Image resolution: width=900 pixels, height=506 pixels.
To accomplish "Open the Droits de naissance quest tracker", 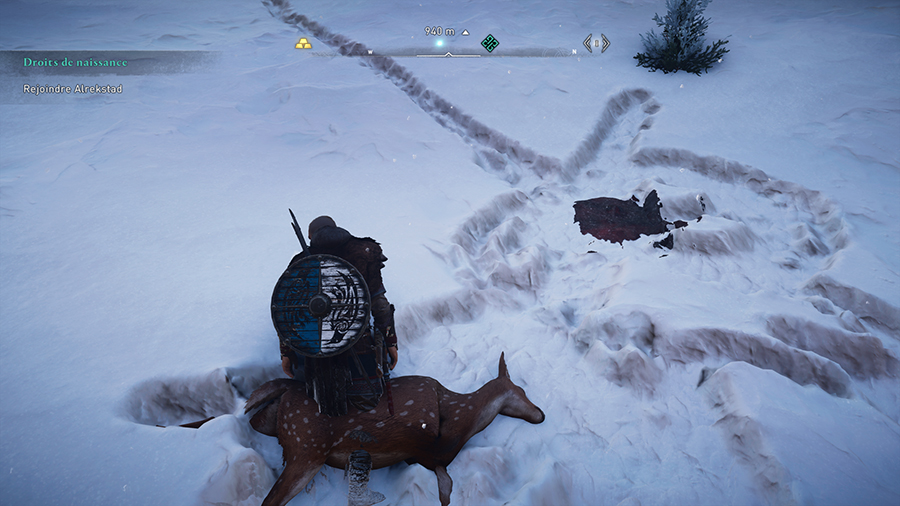I will (75, 62).
